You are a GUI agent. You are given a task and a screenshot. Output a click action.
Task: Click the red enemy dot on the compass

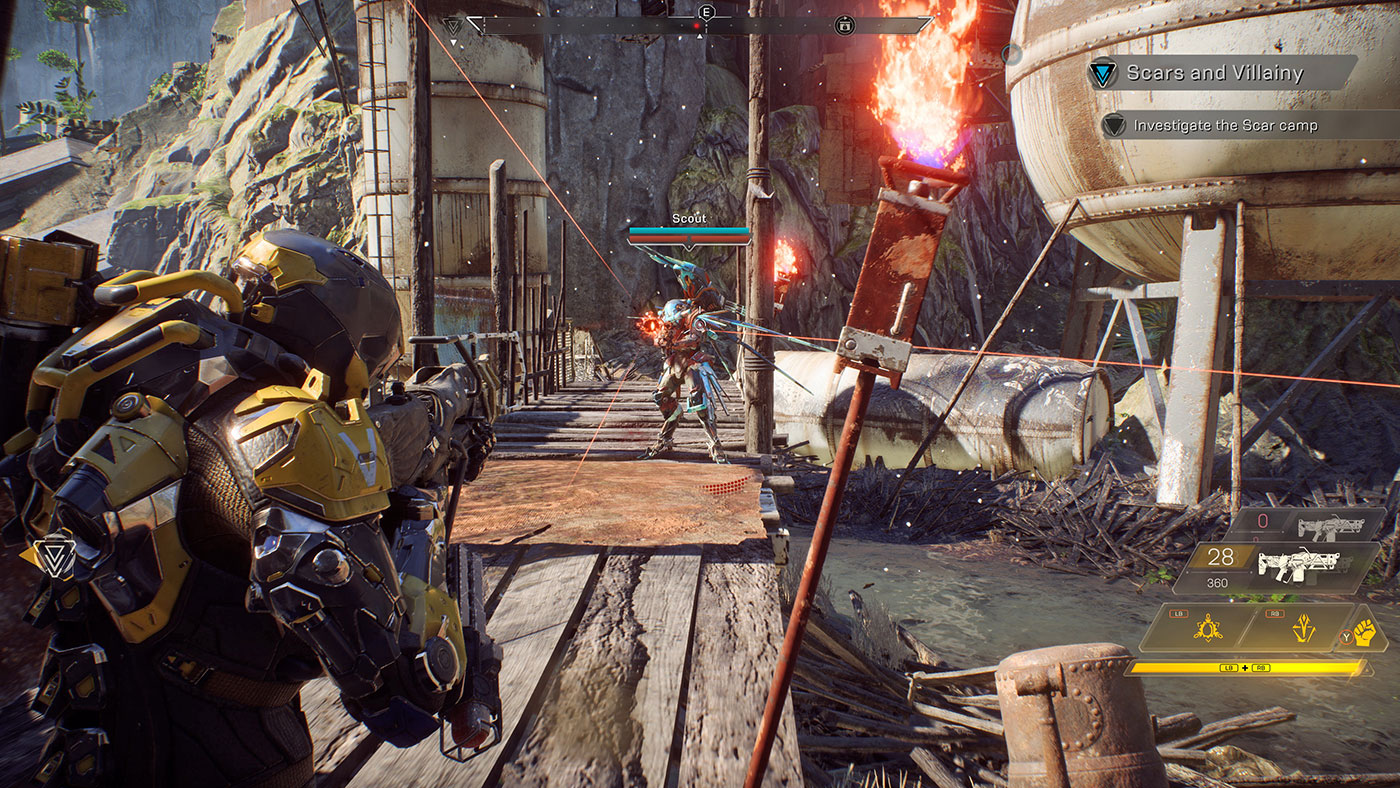[x=697, y=25]
